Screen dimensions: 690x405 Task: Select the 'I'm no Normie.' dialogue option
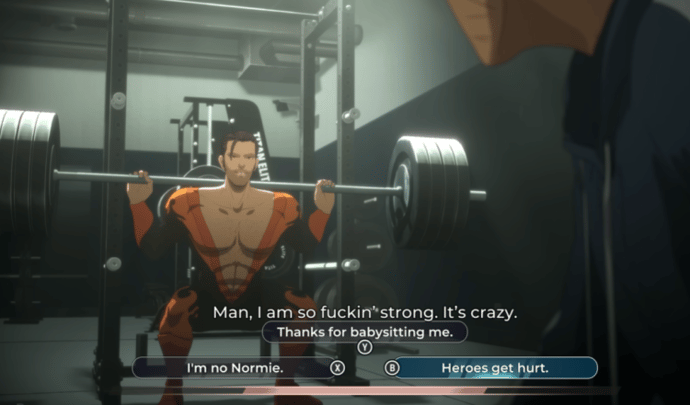(235, 368)
